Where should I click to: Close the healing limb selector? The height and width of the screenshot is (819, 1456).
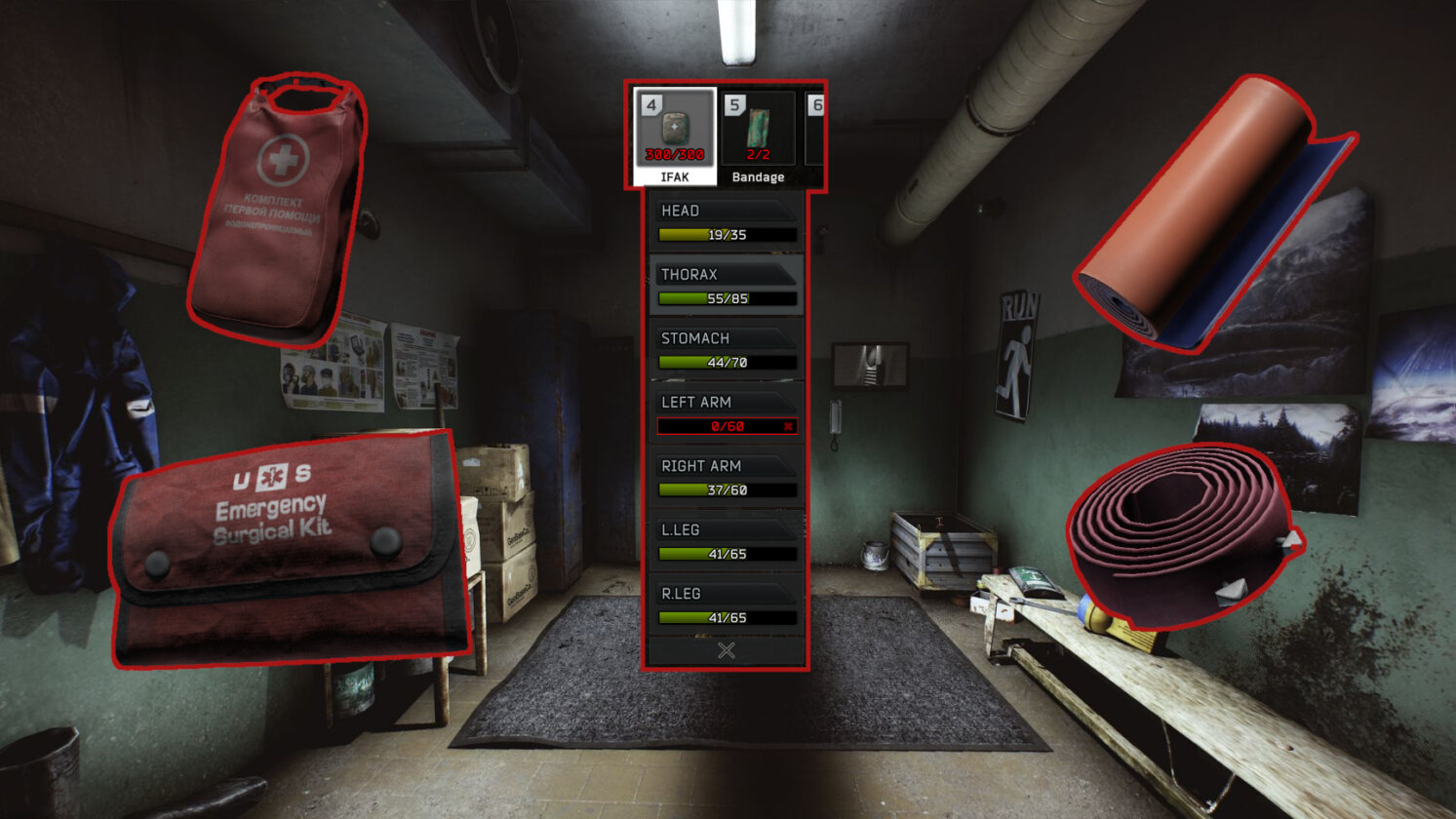[727, 650]
